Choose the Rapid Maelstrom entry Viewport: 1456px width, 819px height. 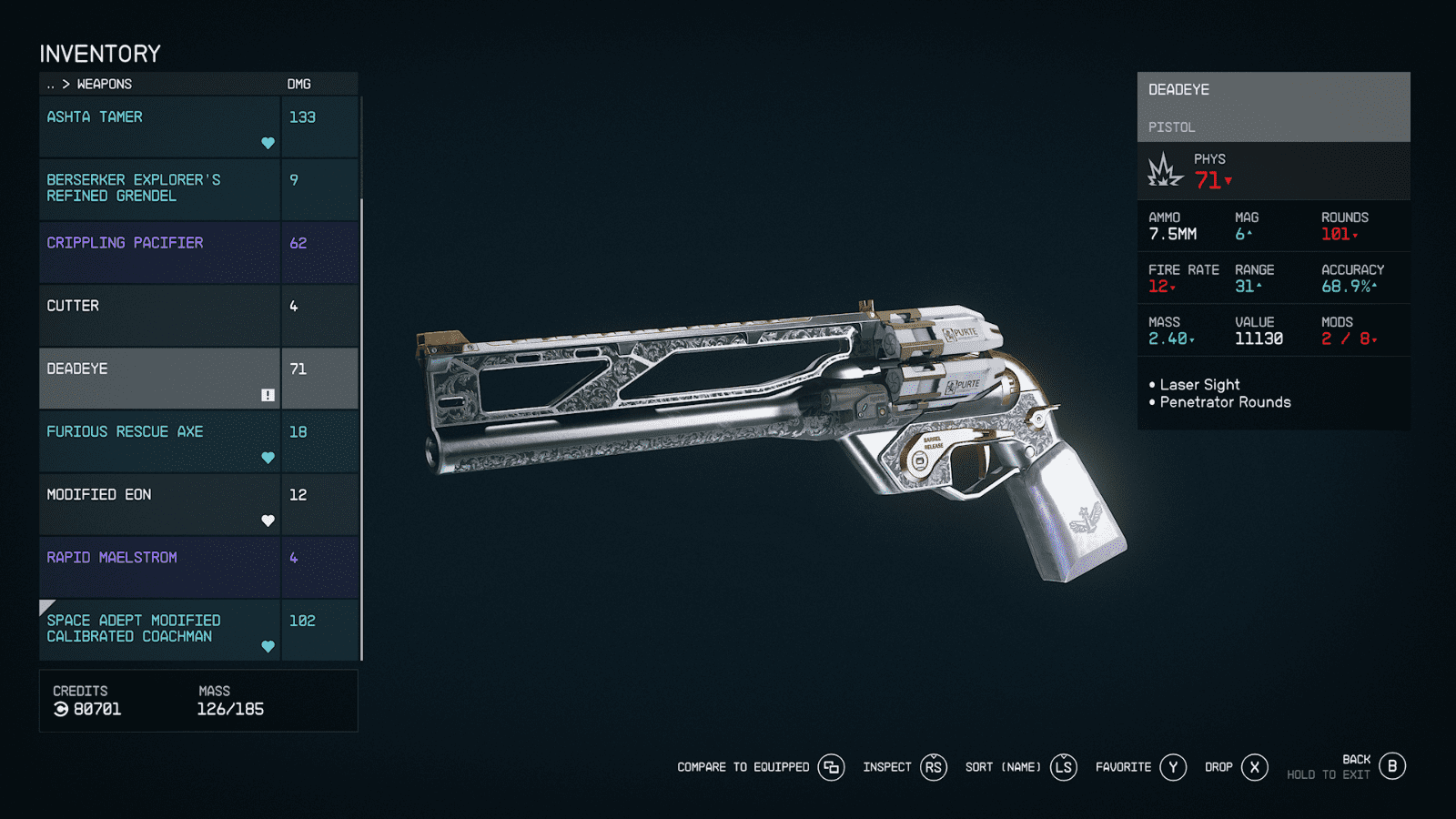click(159, 566)
